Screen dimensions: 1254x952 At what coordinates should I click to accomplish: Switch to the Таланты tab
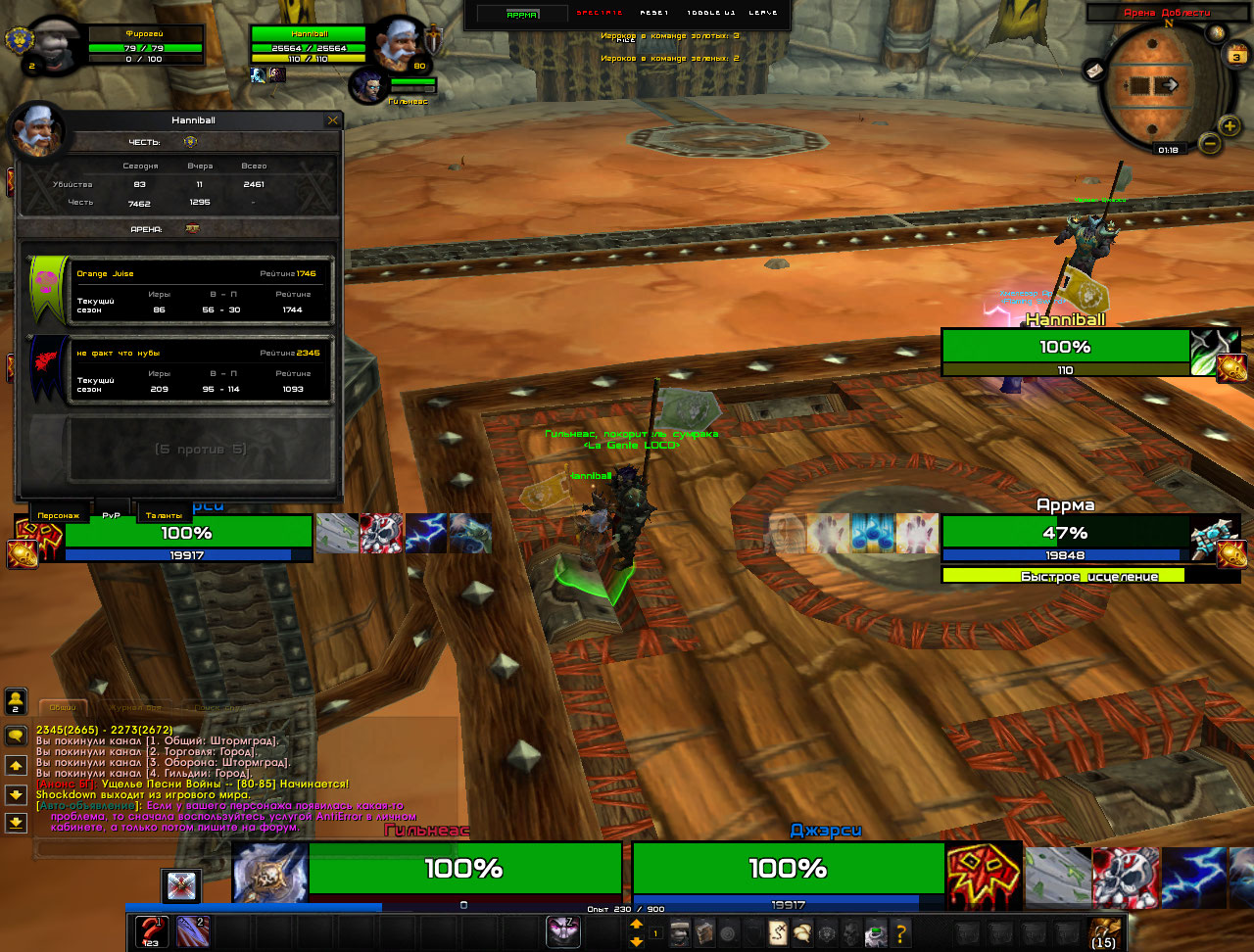click(x=164, y=514)
